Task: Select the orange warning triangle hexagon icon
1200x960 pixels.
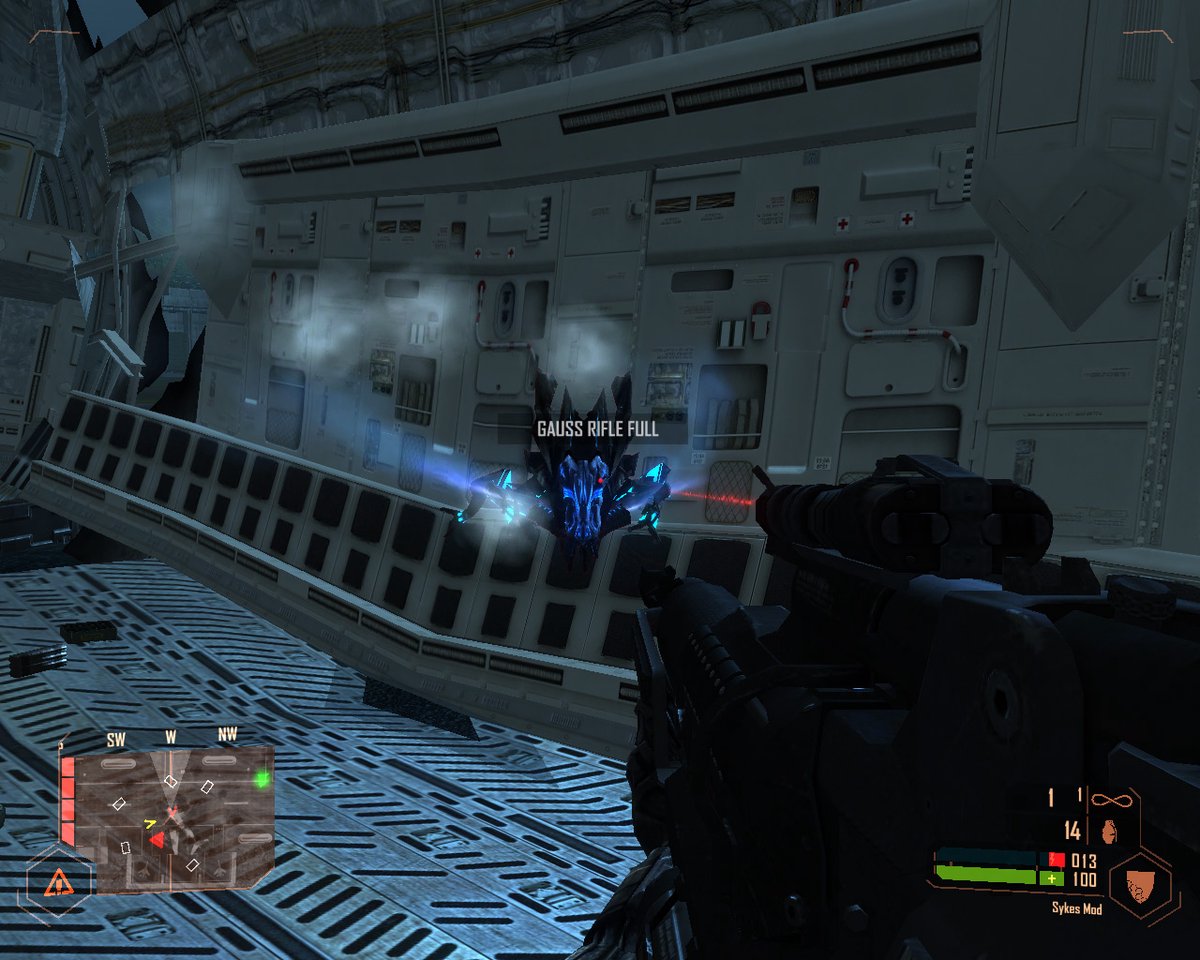Action: pos(58,881)
